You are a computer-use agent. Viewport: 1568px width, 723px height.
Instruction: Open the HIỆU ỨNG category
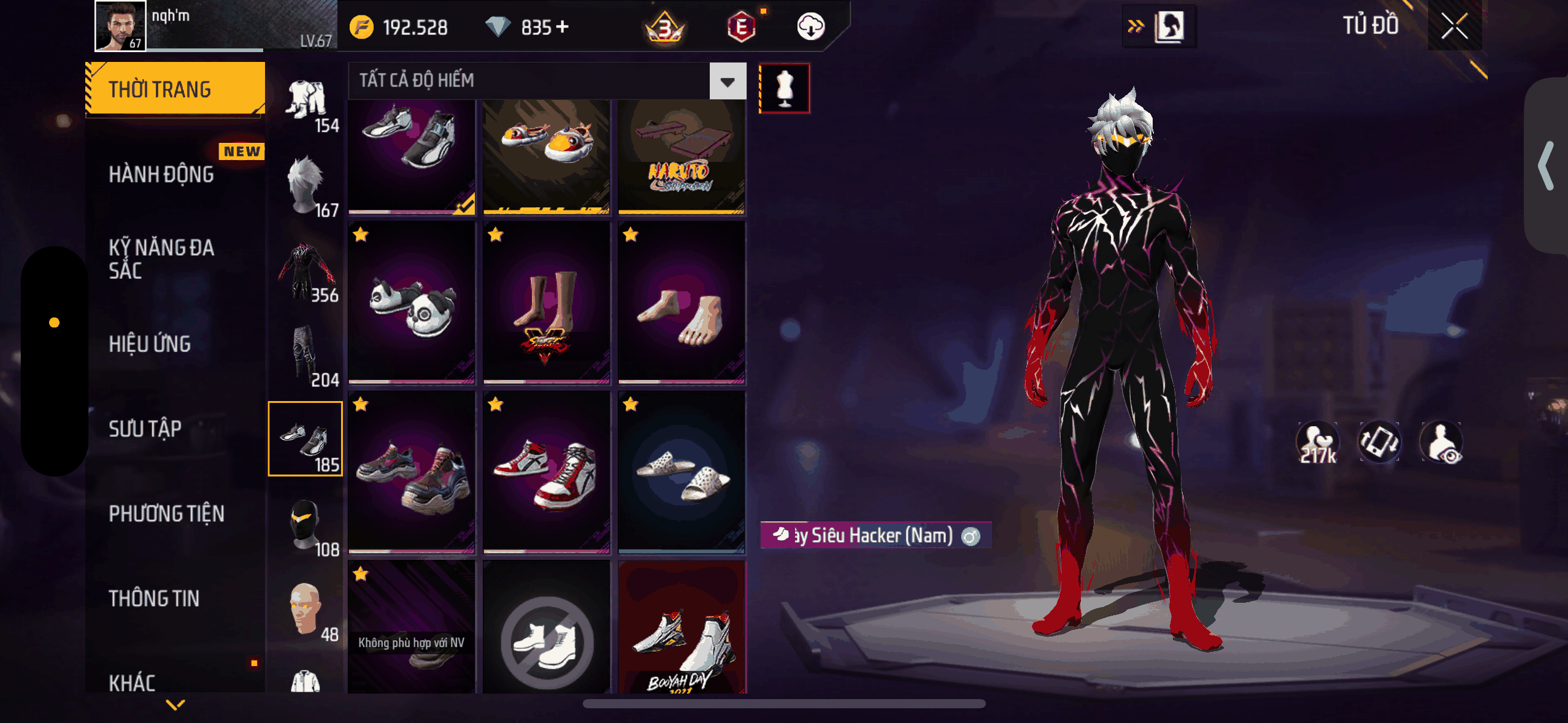tap(150, 344)
